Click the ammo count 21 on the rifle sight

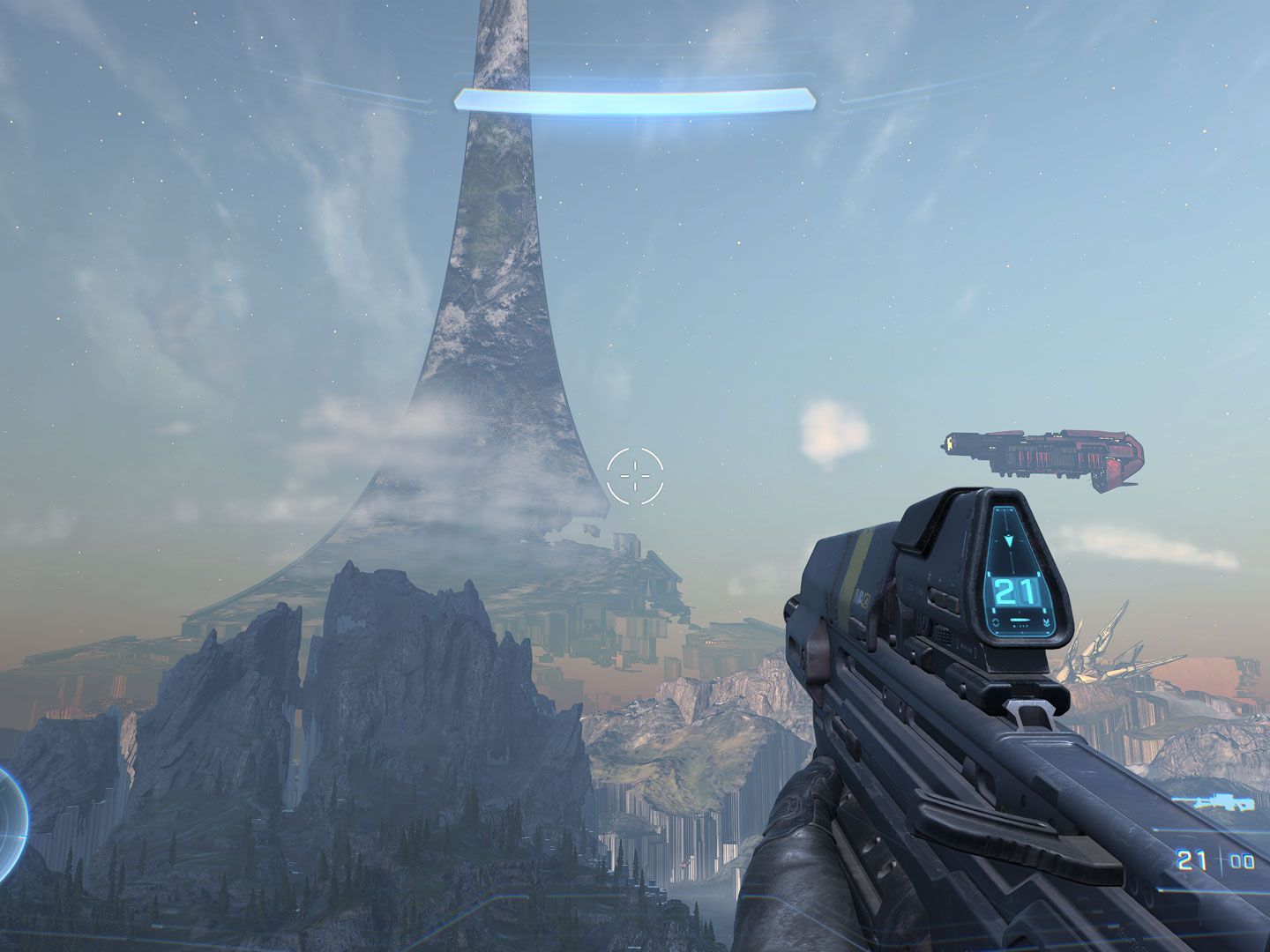pos(1014,591)
